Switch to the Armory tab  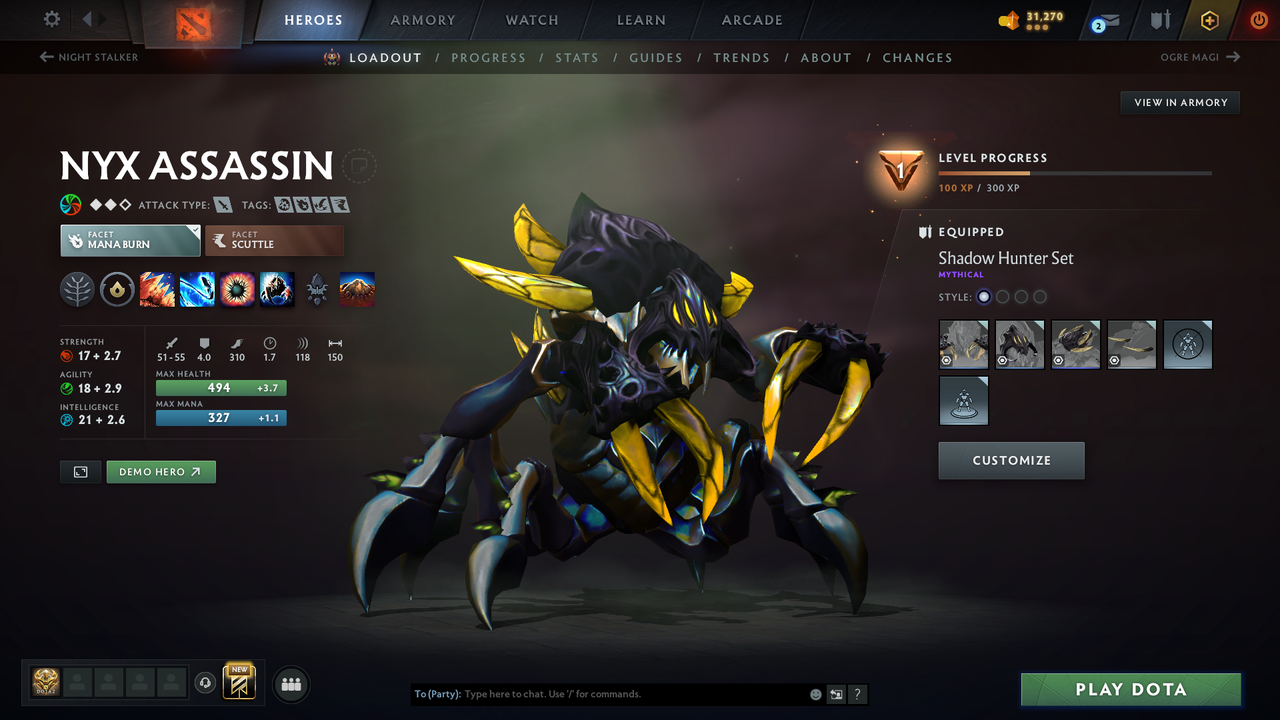pyautogui.click(x=422, y=19)
